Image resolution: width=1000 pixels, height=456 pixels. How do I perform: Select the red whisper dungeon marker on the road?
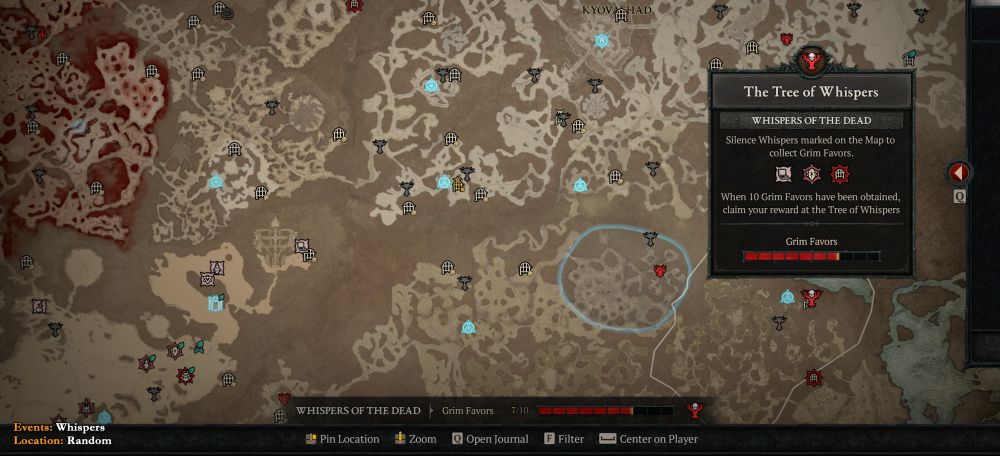[813, 377]
